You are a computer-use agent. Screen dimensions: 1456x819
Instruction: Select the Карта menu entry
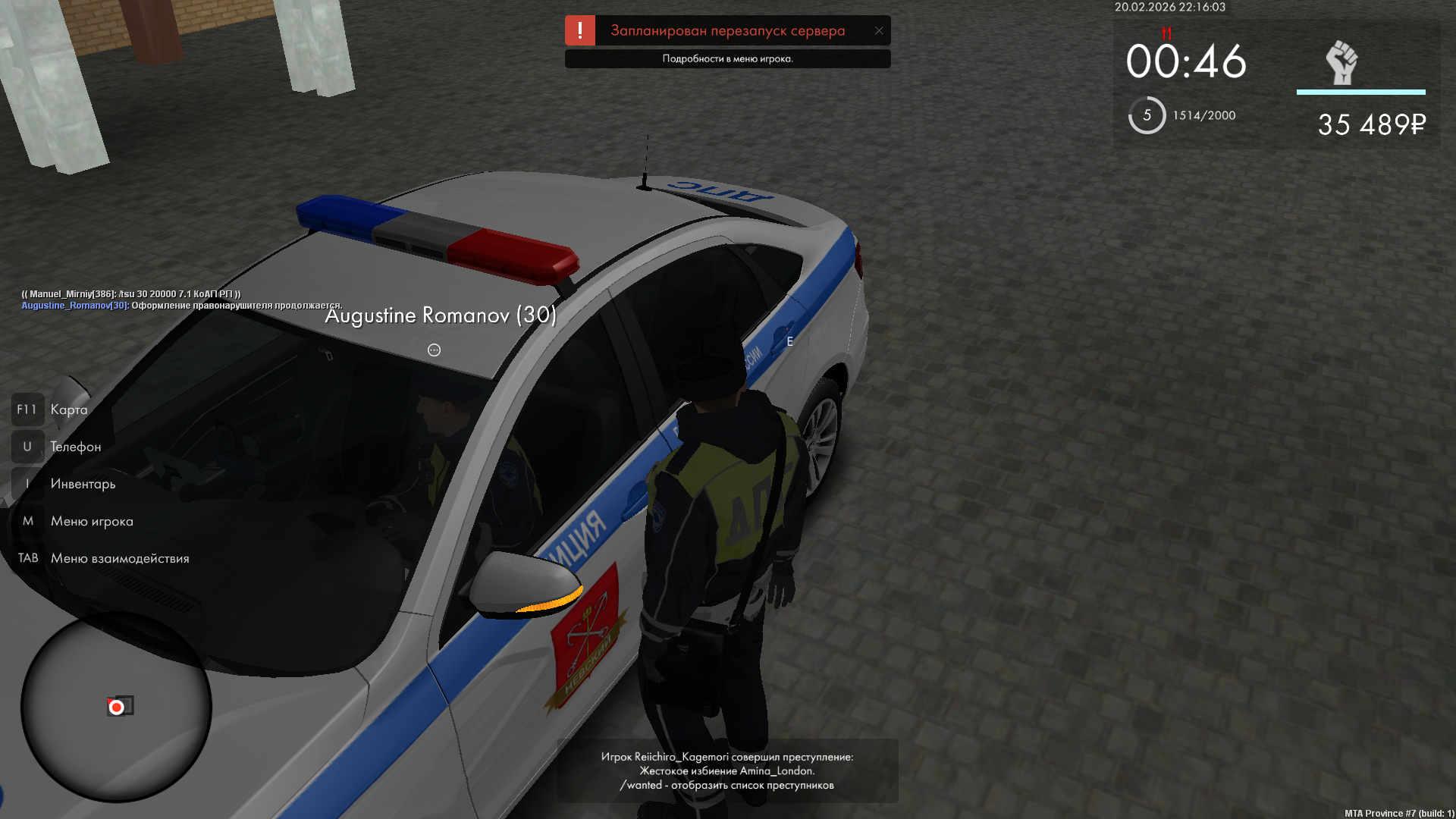click(68, 409)
